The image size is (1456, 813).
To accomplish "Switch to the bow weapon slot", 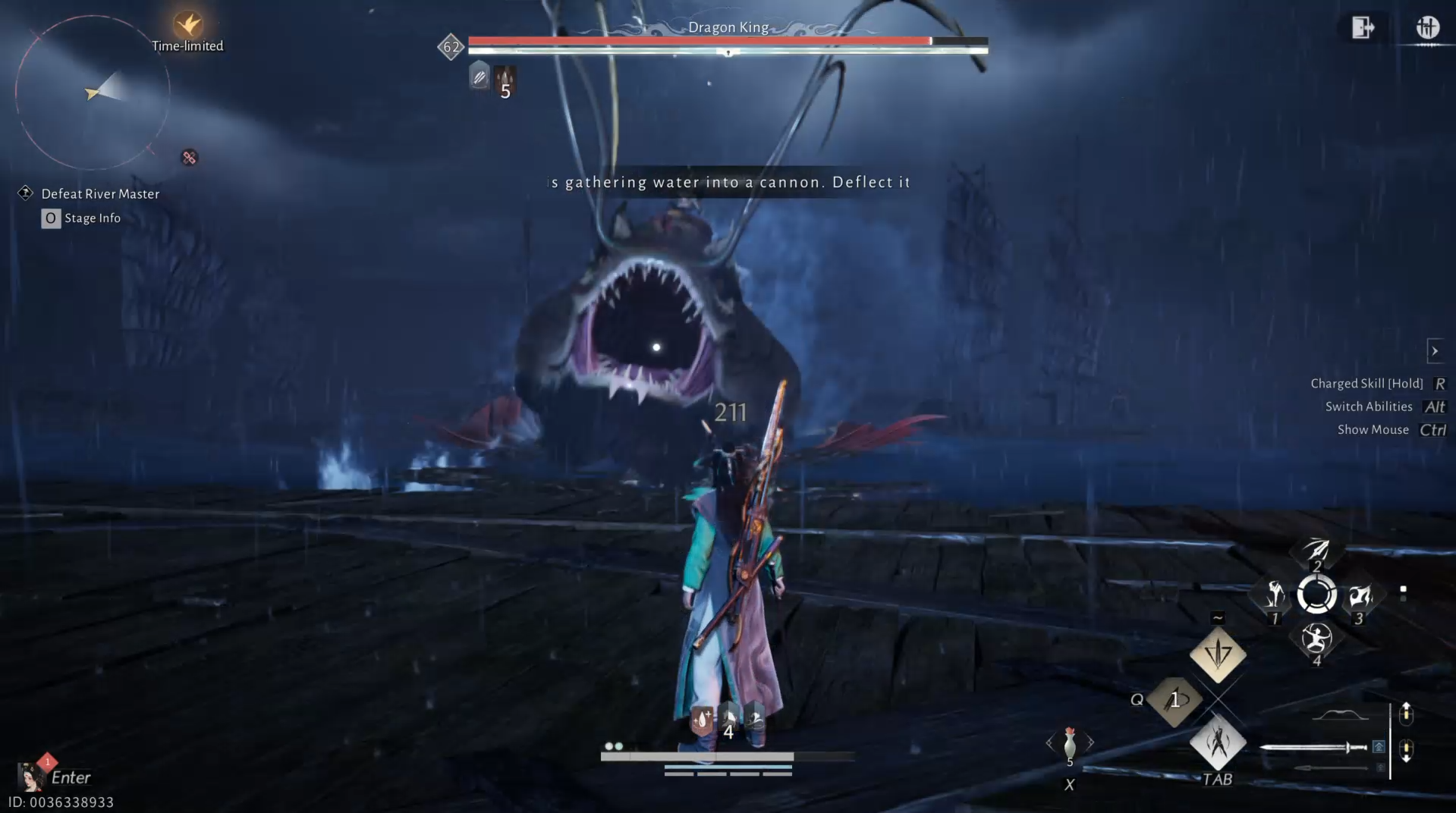I will point(1341,714).
